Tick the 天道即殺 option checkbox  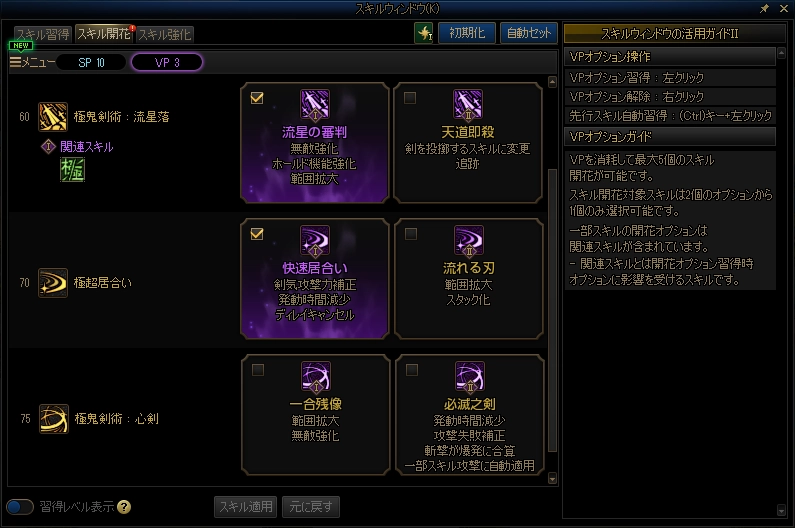[410, 98]
